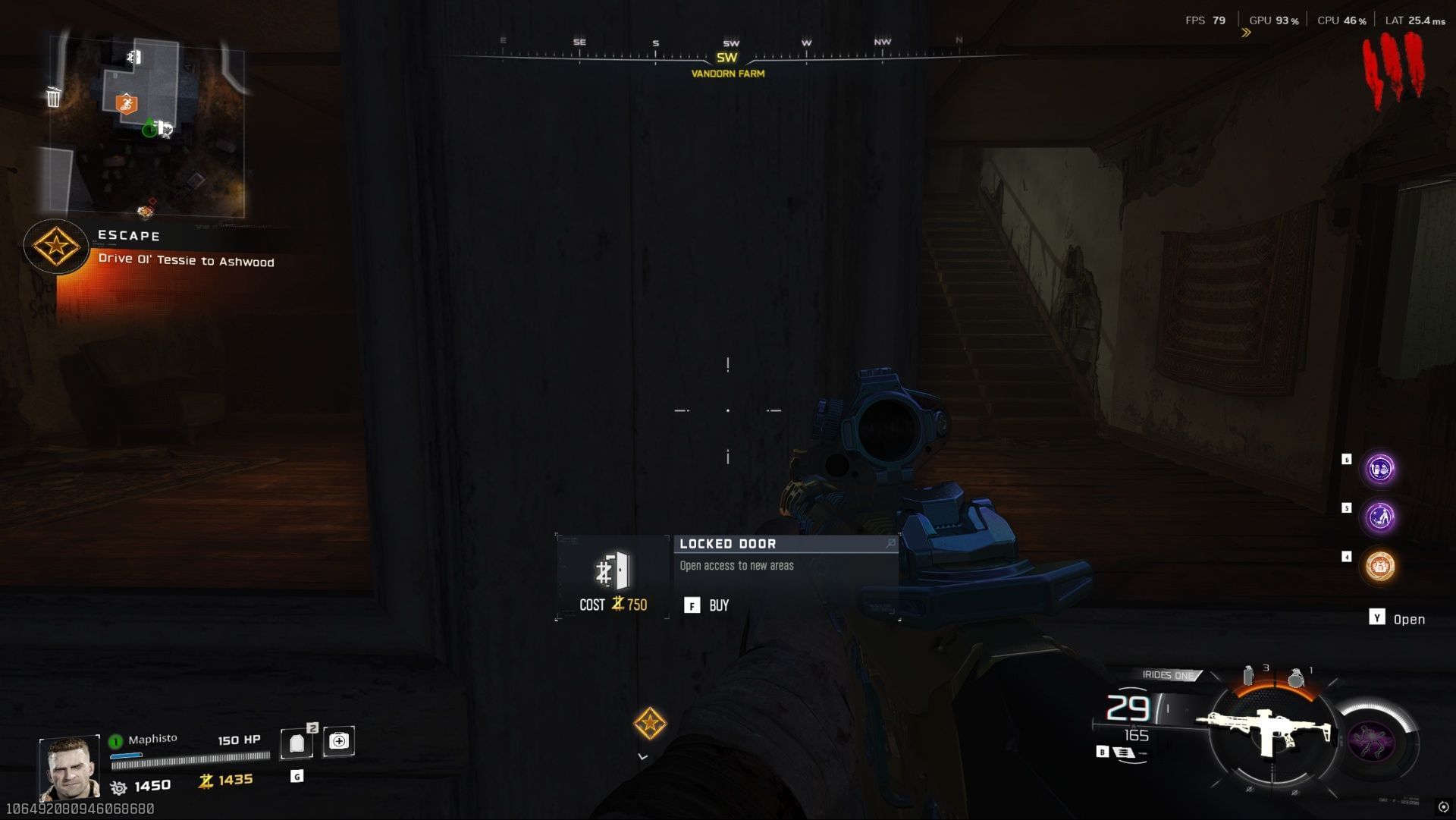Click the VANDORN FARM label on the compass
The width and height of the screenshot is (1456, 820).
click(727, 74)
